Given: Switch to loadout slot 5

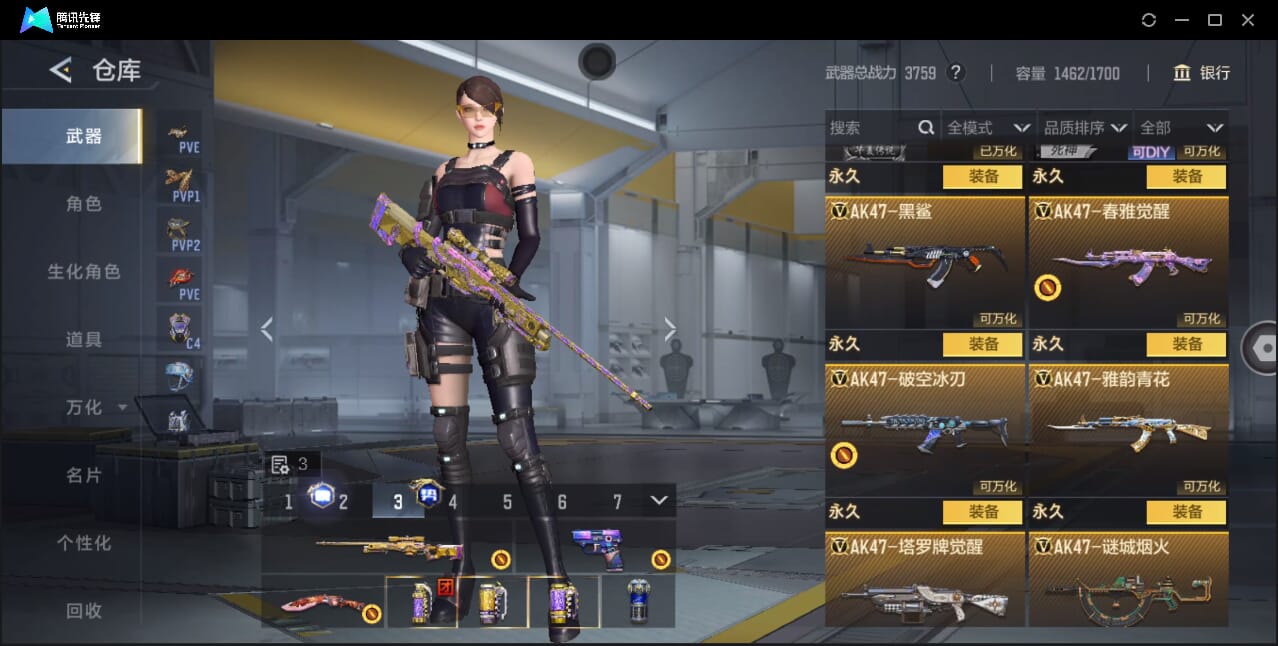Looking at the screenshot, I should point(507,502).
